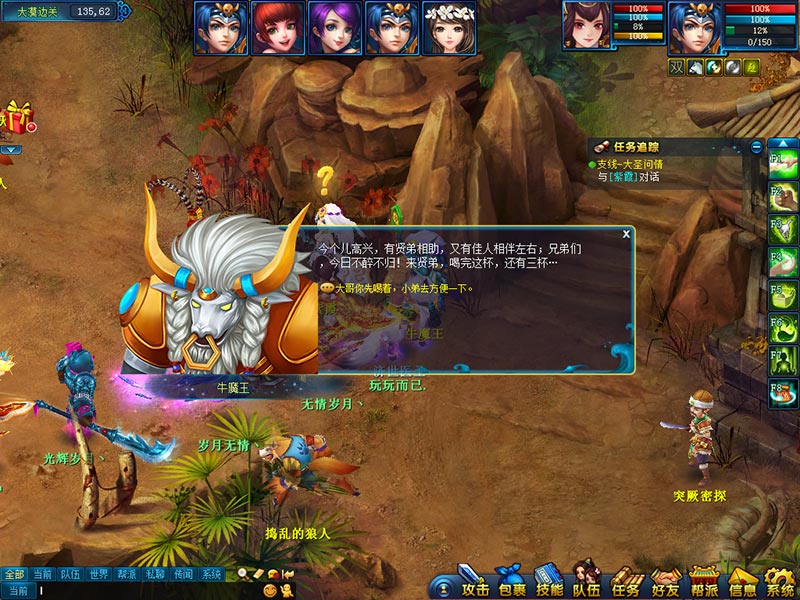Open the 任务 quest log

click(626, 582)
